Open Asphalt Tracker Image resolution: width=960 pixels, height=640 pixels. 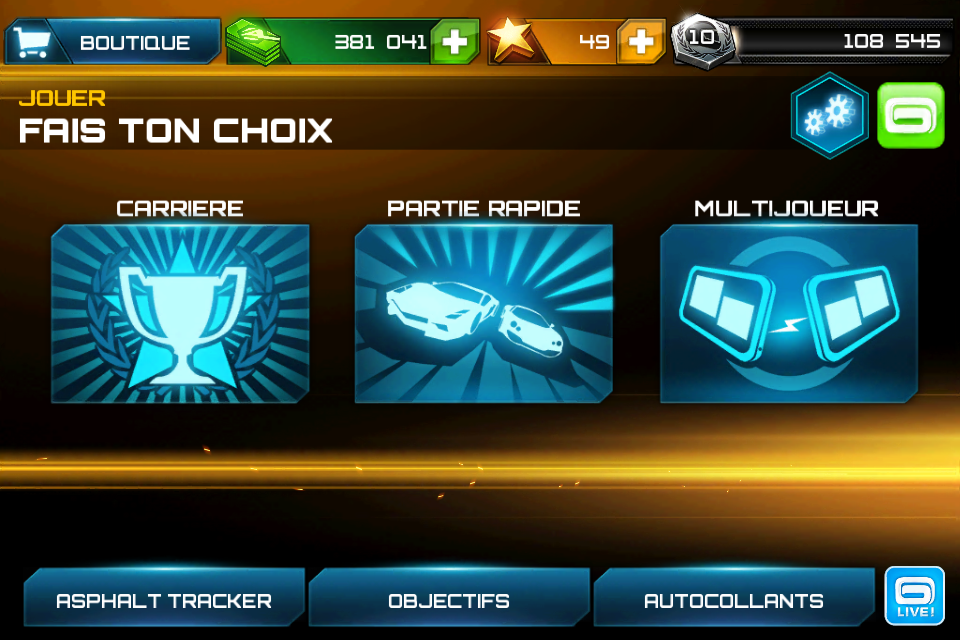[164, 600]
